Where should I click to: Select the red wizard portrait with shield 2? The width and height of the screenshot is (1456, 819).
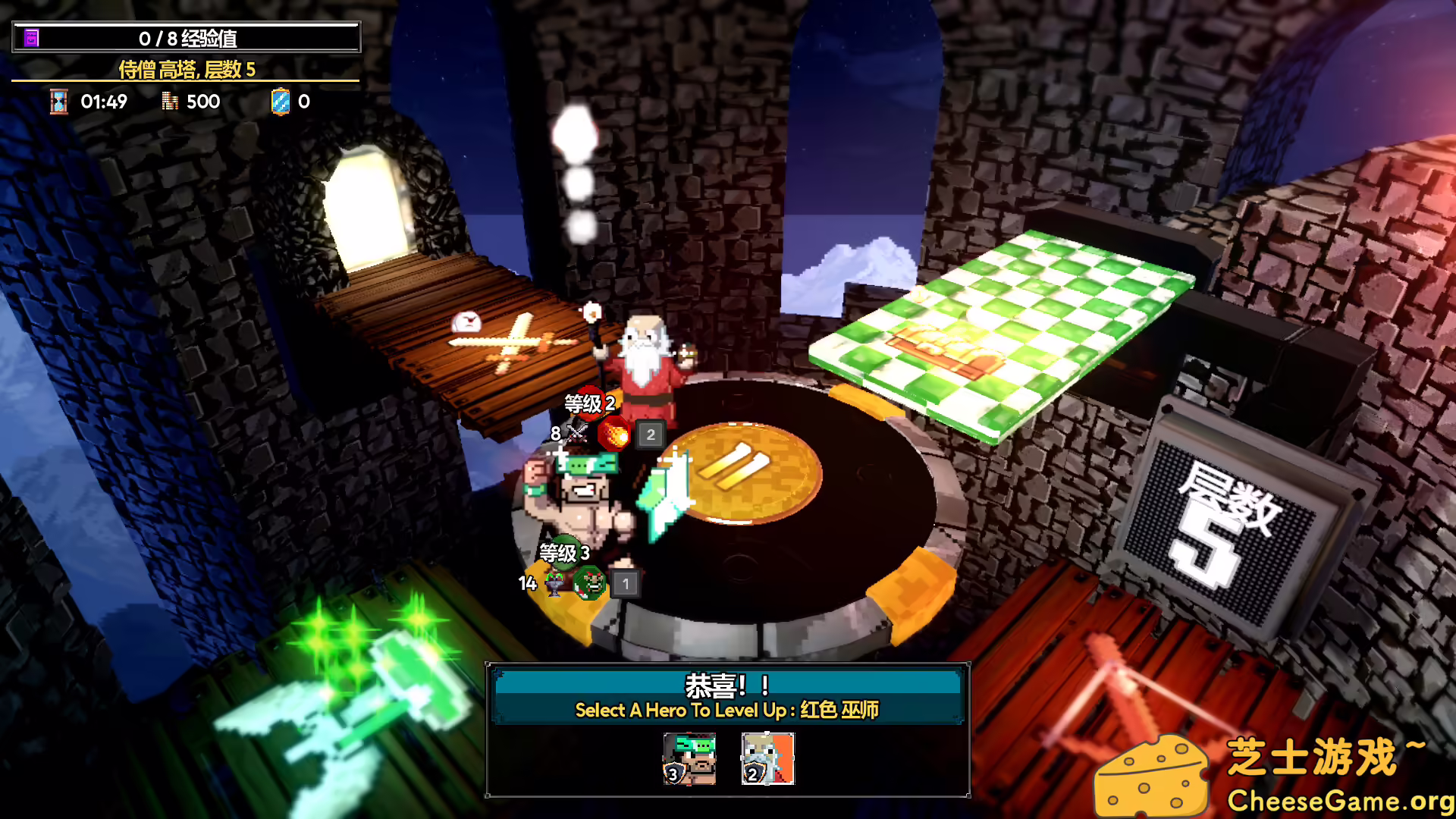pyautogui.click(x=767, y=761)
